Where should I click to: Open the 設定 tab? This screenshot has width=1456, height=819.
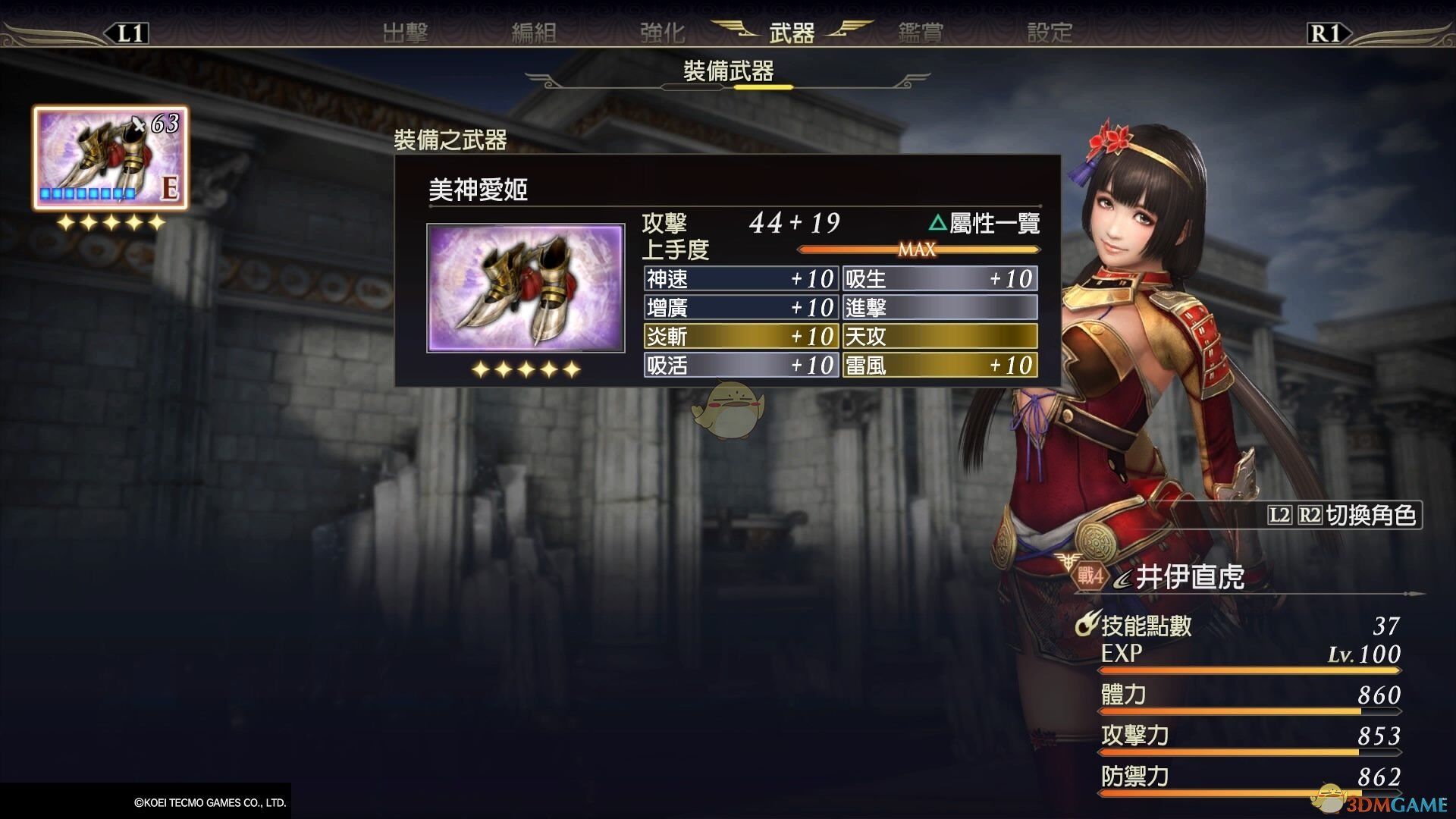tap(1050, 33)
